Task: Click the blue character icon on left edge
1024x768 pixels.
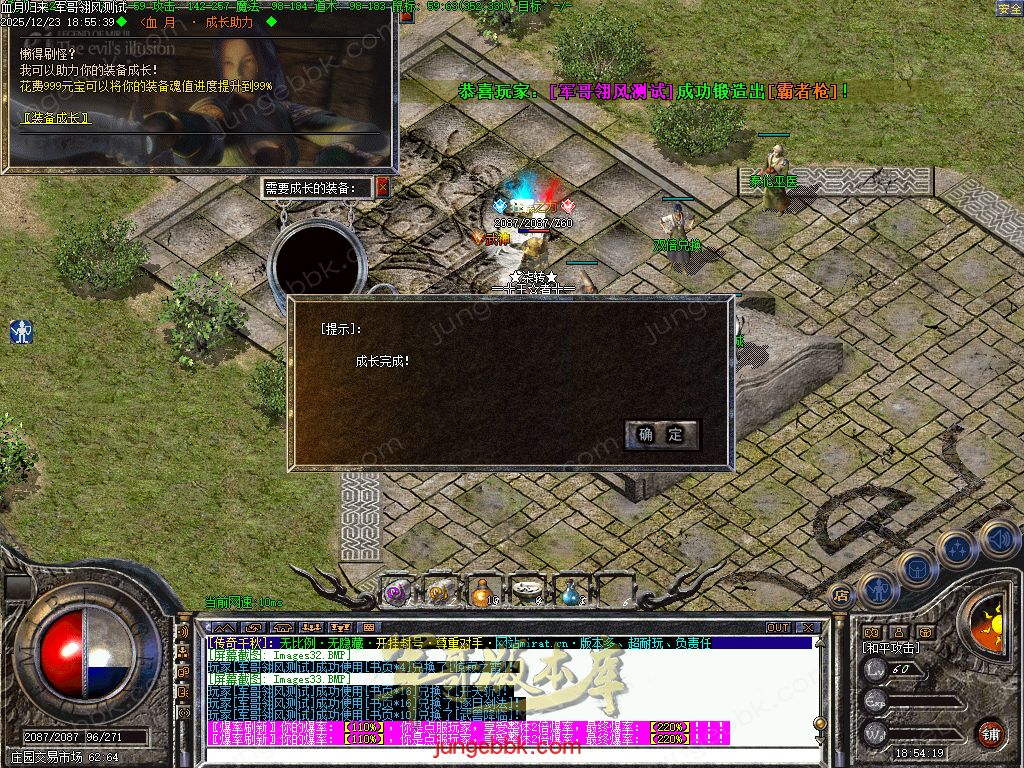Action: point(21,331)
